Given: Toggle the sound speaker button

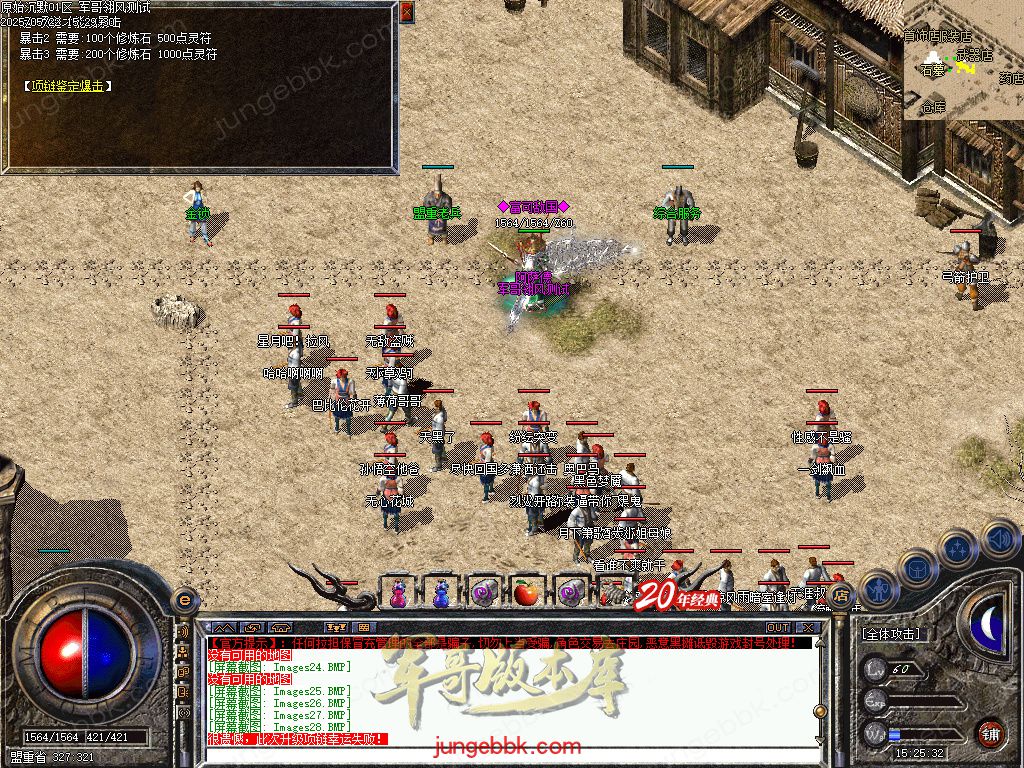Looking at the screenshot, I should (999, 537).
